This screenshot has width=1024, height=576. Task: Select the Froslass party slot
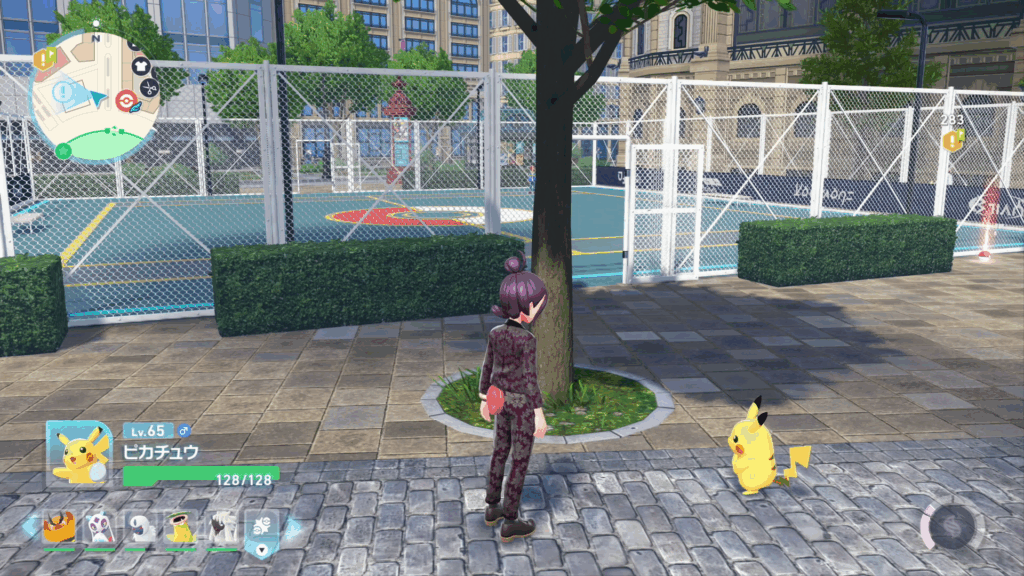pyautogui.click(x=99, y=526)
